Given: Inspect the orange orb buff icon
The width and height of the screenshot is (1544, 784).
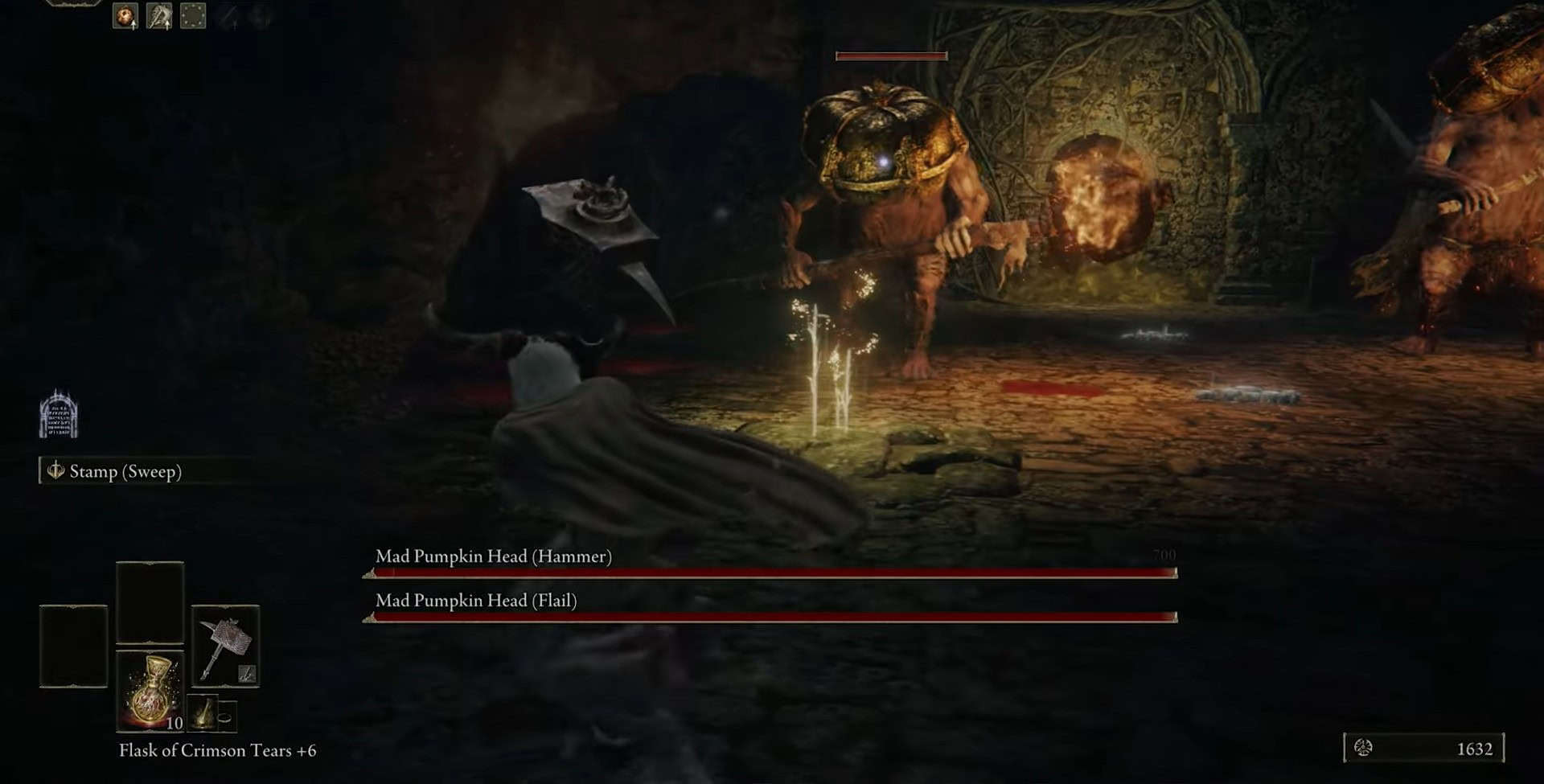Looking at the screenshot, I should click(x=125, y=16).
